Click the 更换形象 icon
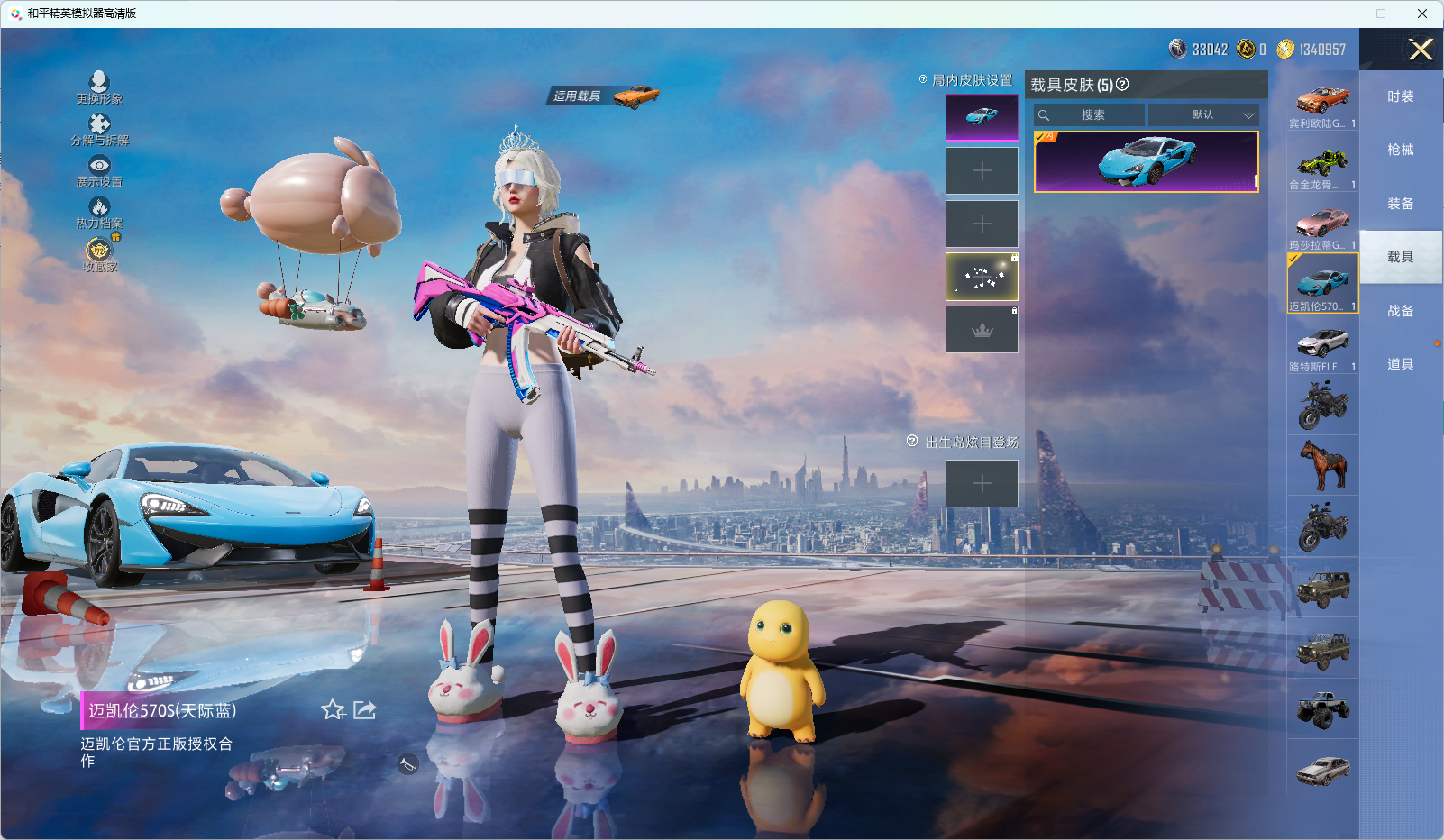This screenshot has height=840, width=1444. pos(99,87)
